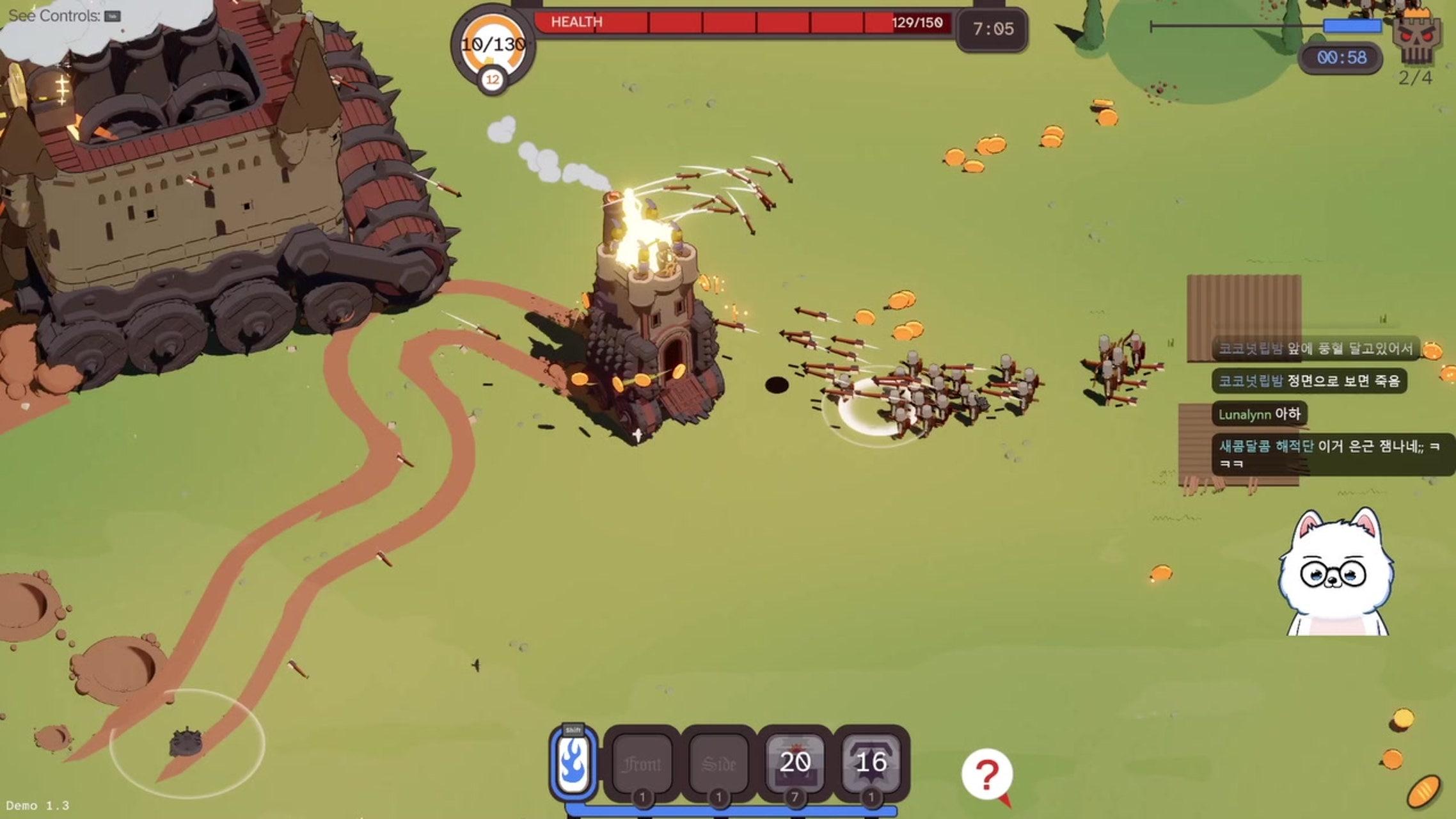Use the spiked ability showing 16
The width and height of the screenshot is (1456, 819).
click(871, 763)
